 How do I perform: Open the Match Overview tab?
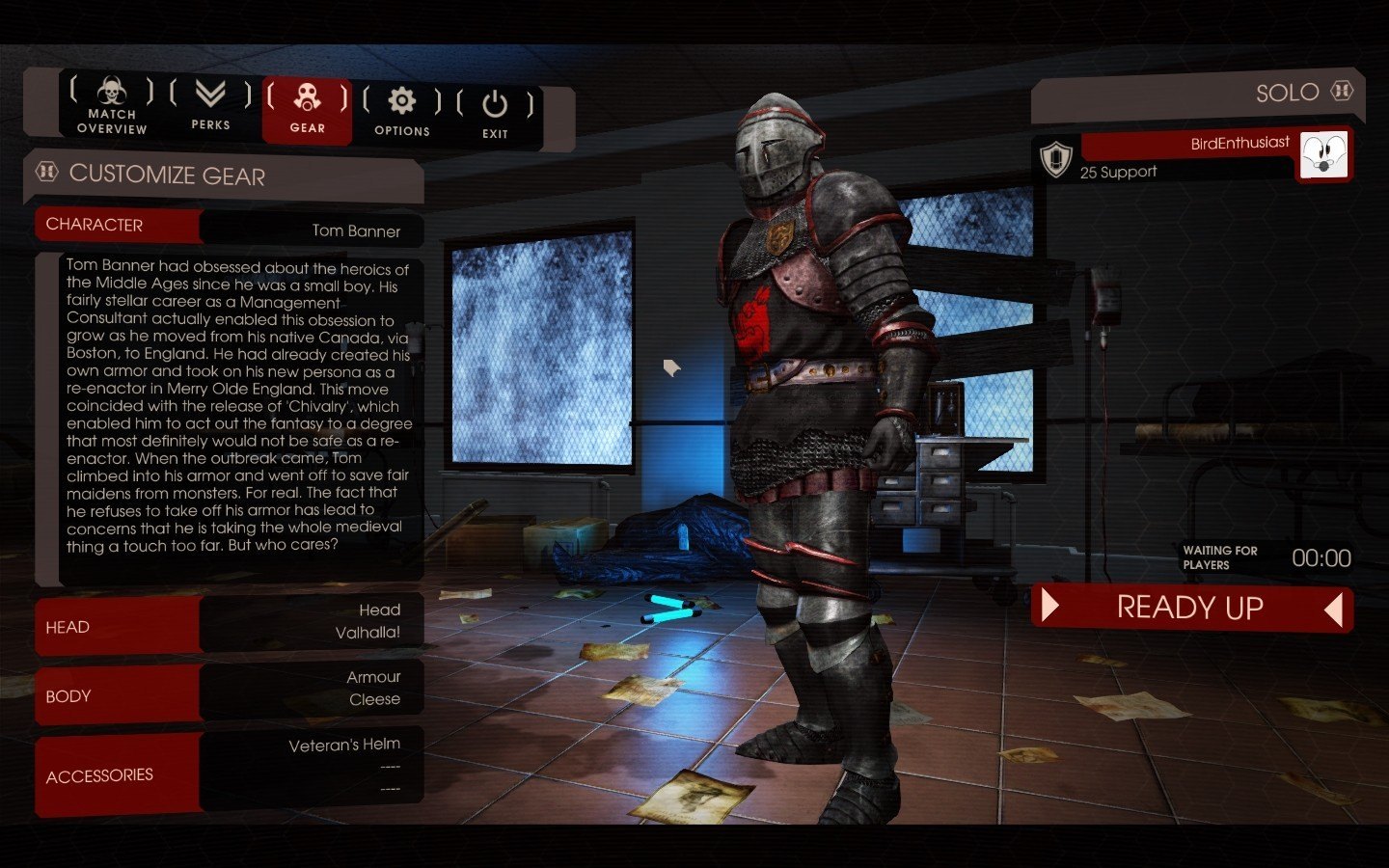pyautogui.click(x=111, y=105)
